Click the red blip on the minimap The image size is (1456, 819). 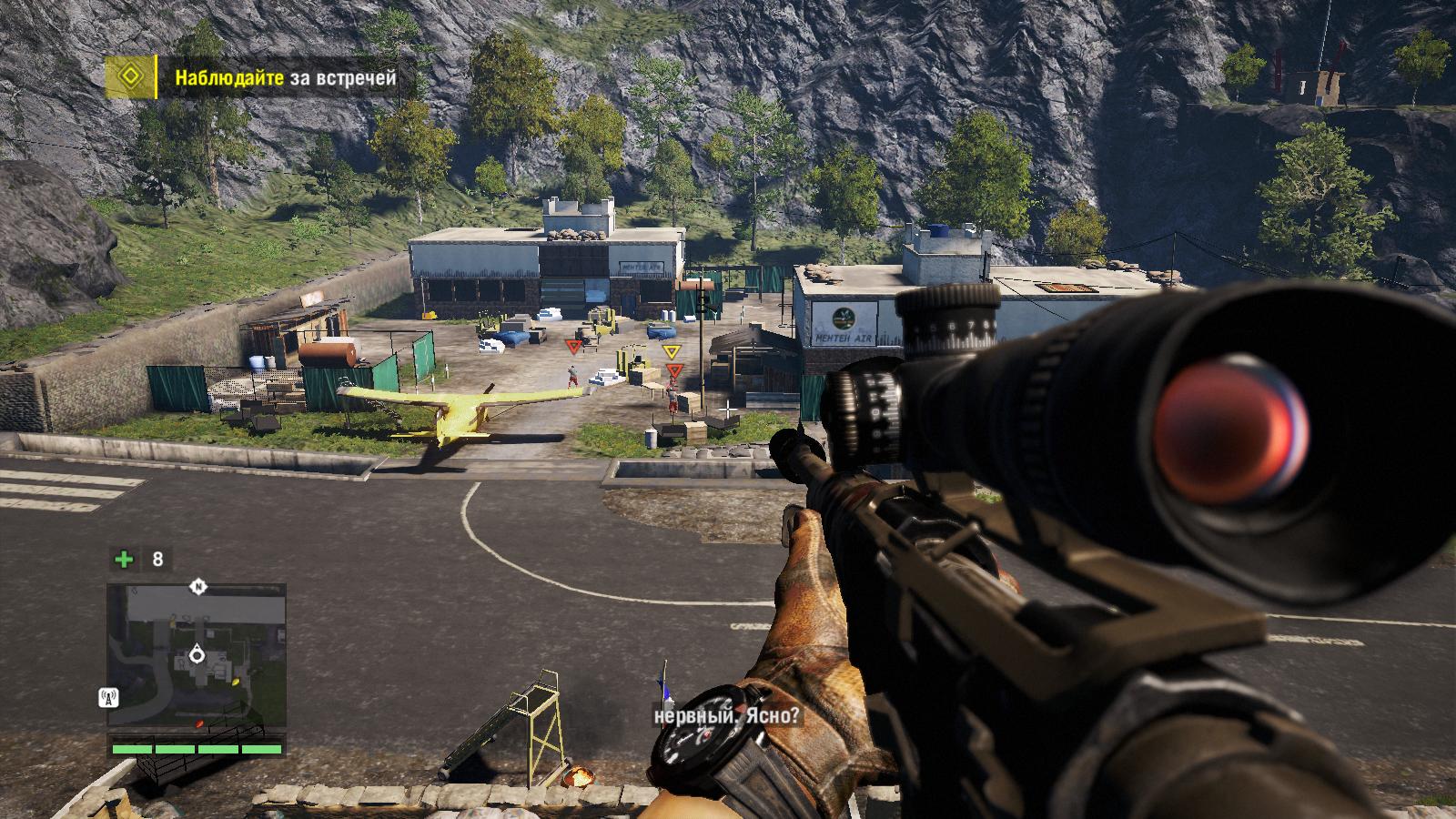(x=198, y=723)
